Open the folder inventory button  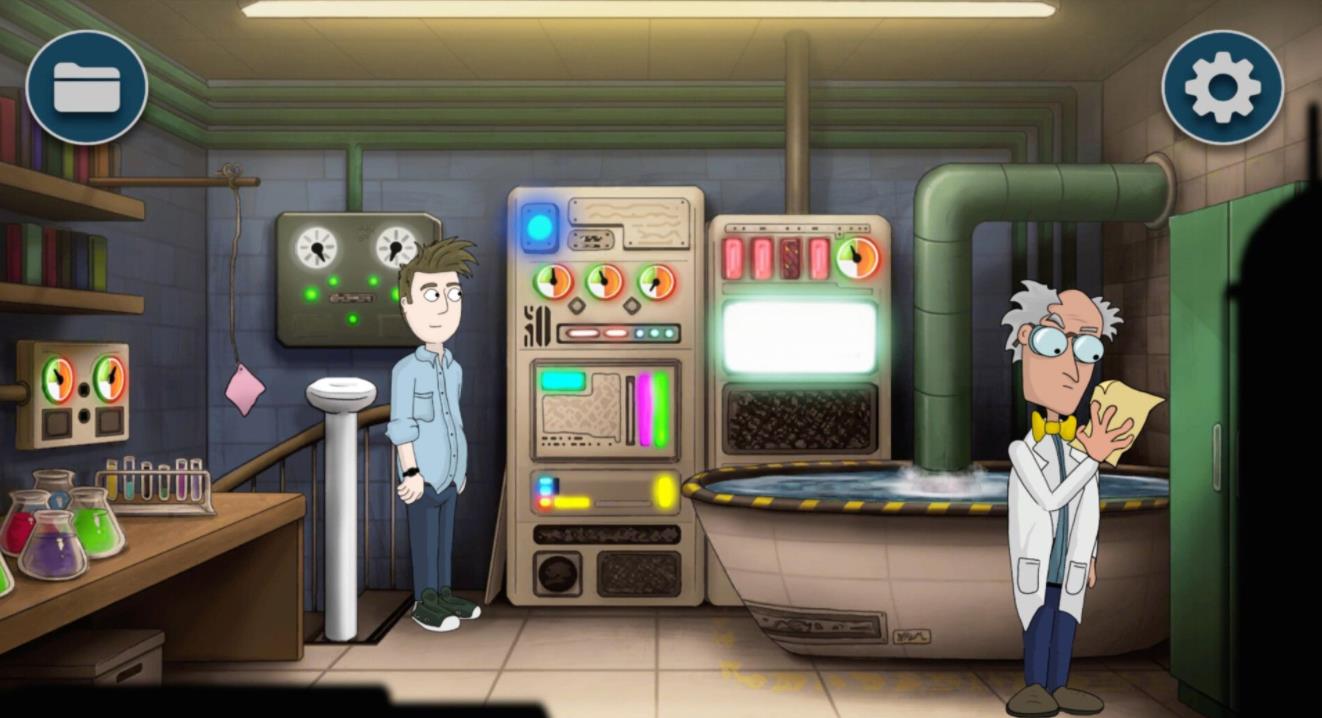coord(87,88)
